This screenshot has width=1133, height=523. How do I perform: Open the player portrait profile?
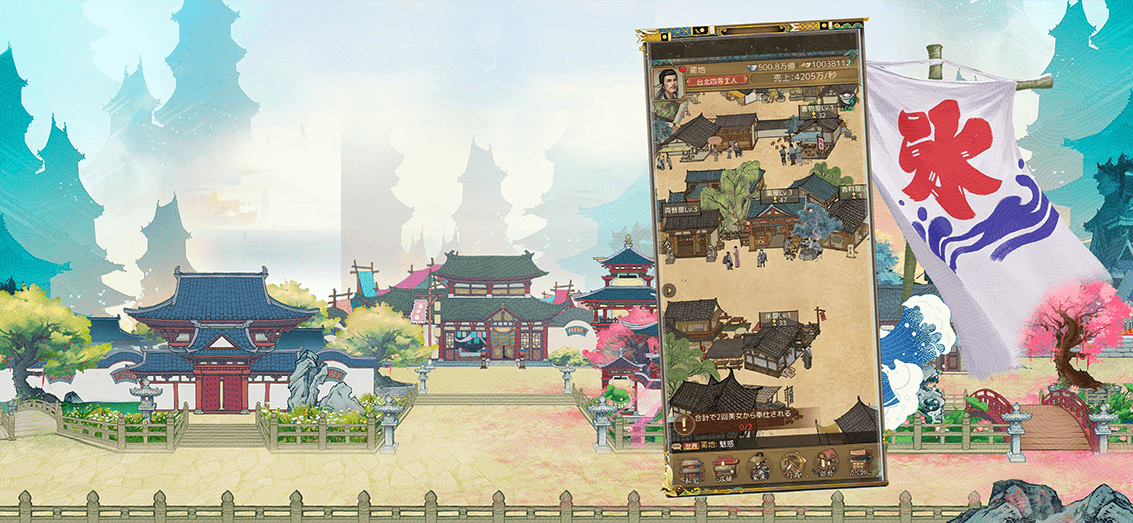click(668, 82)
